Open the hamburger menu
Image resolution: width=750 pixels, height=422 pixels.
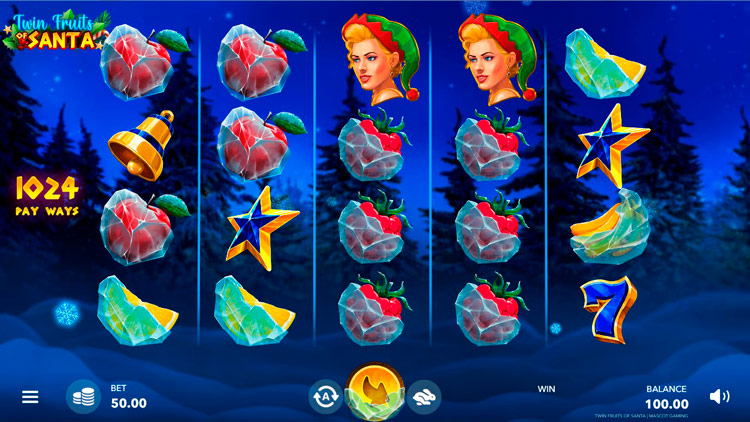click(30, 397)
